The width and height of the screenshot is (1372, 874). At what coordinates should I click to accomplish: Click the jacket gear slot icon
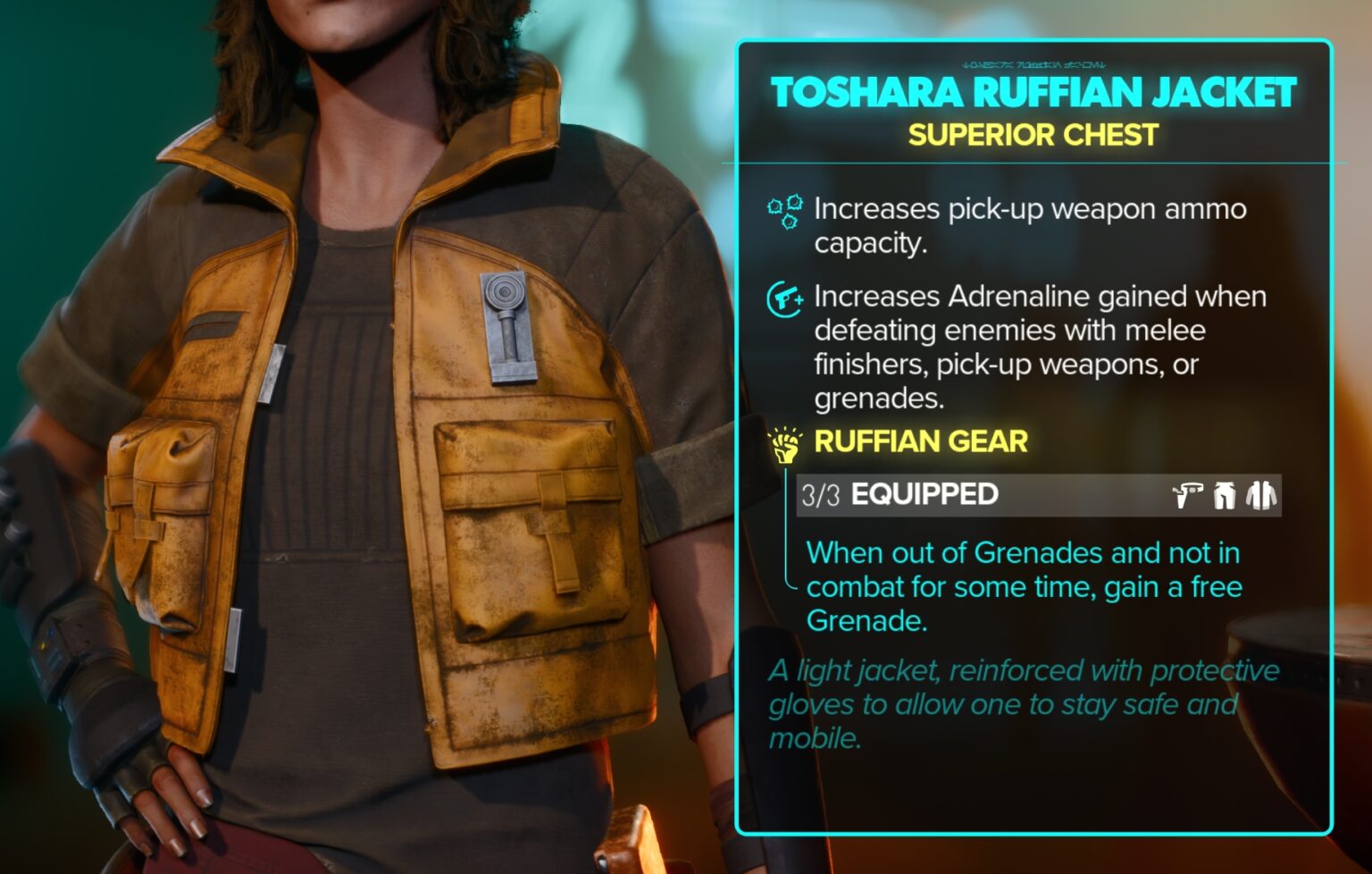[x=1259, y=495]
